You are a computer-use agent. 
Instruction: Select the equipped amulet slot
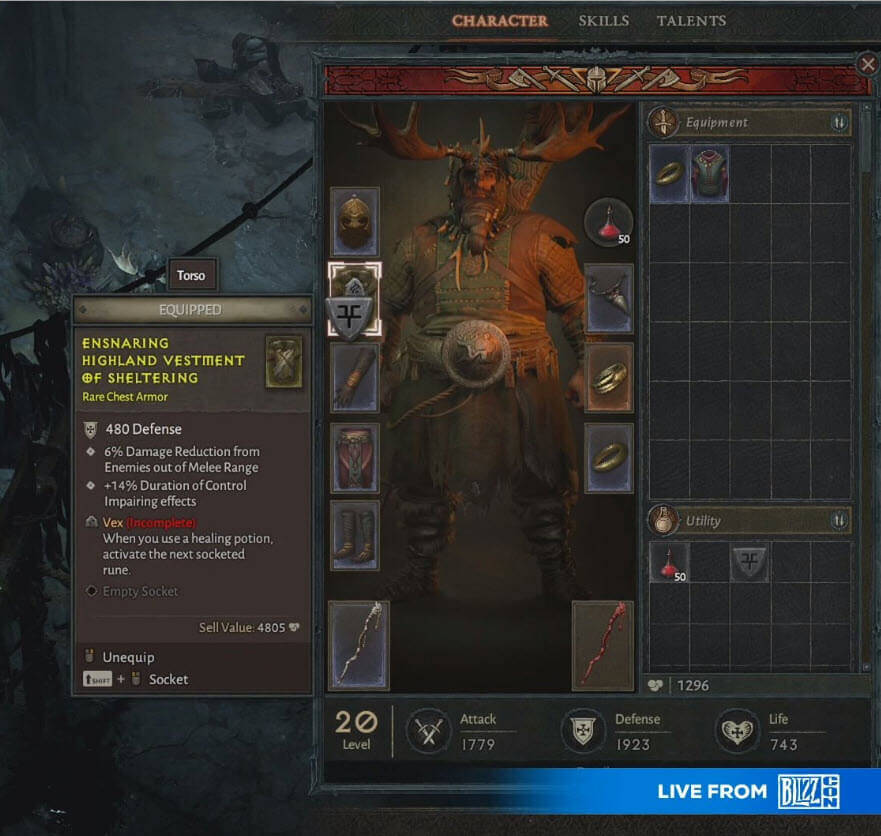pos(608,298)
